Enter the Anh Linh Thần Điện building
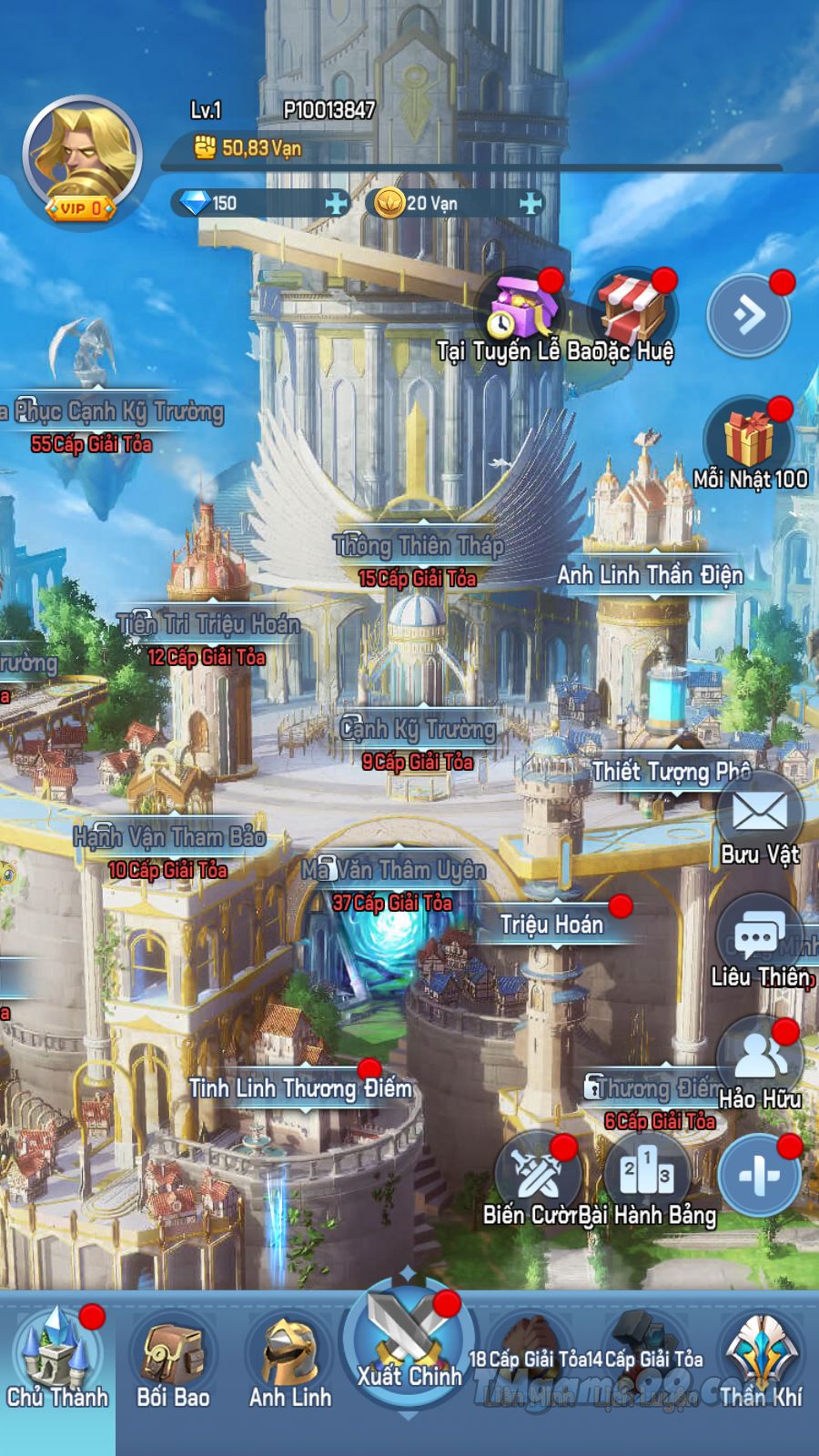819x1456 pixels. click(650, 575)
